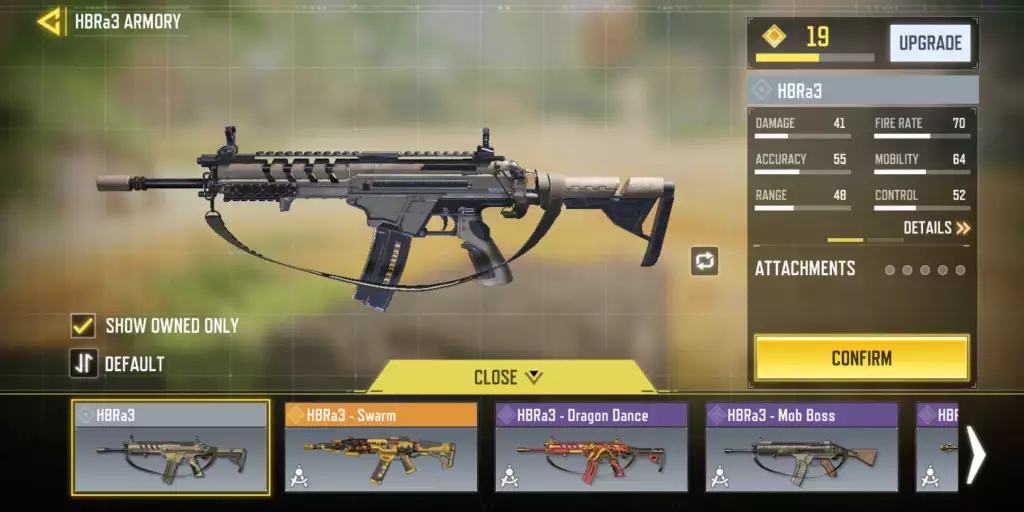1024x512 pixels.
Task: Go back using the yellow arrow
Action: [49, 21]
